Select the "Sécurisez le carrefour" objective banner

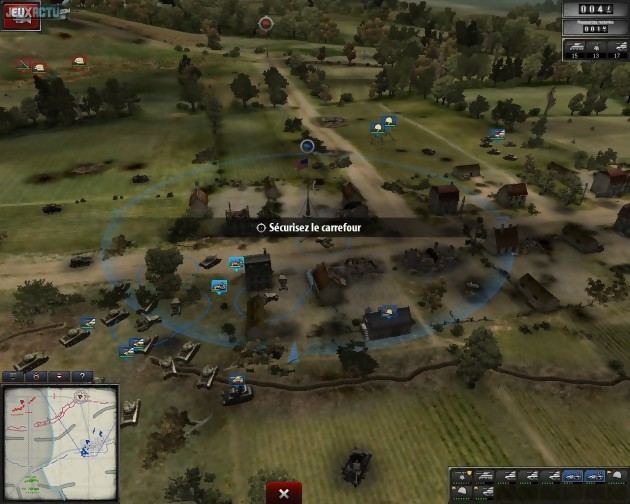point(322,228)
